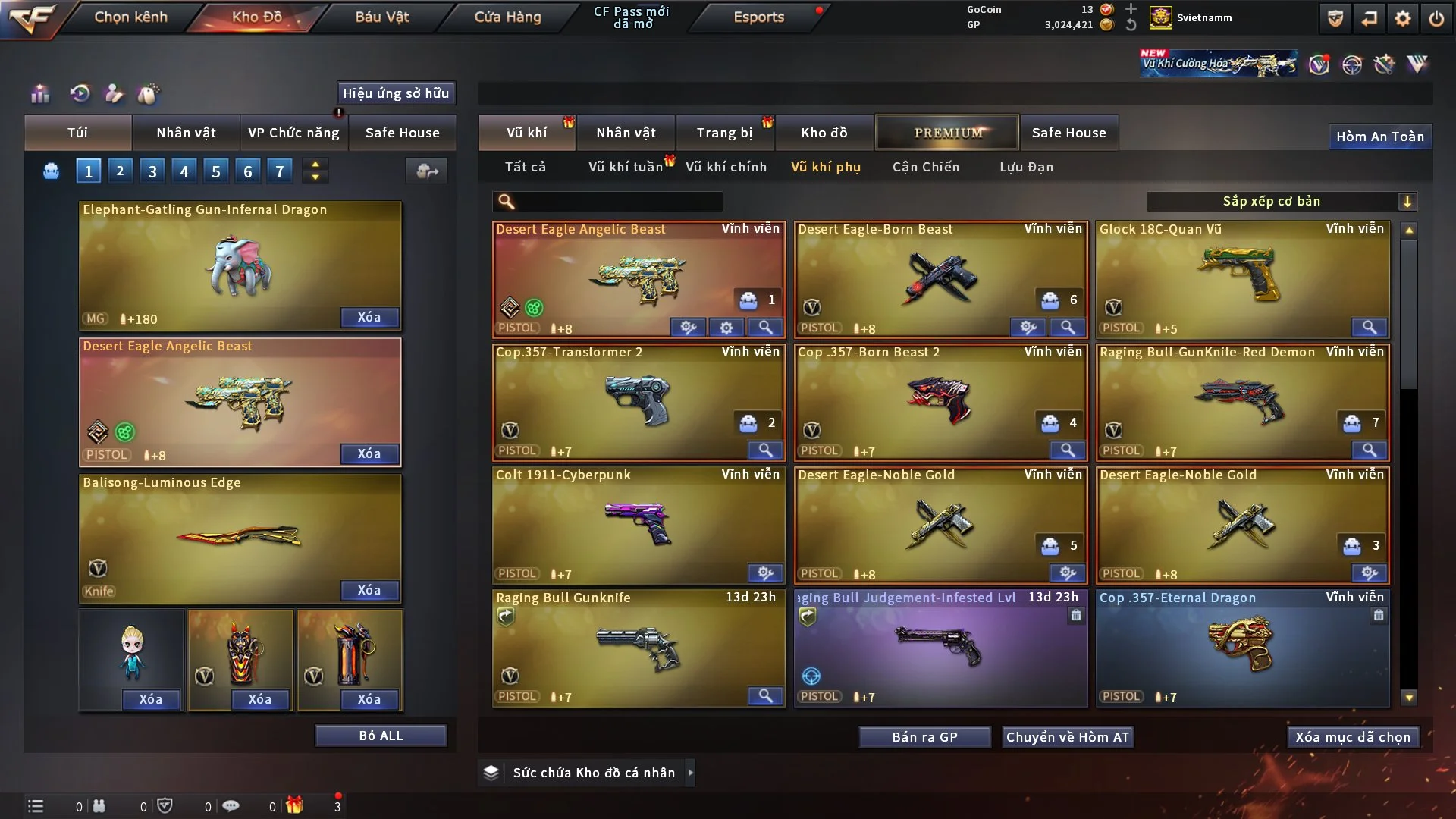This screenshot has height=819, width=1456.
Task: Click the Bán ra GP button
Action: point(924,737)
